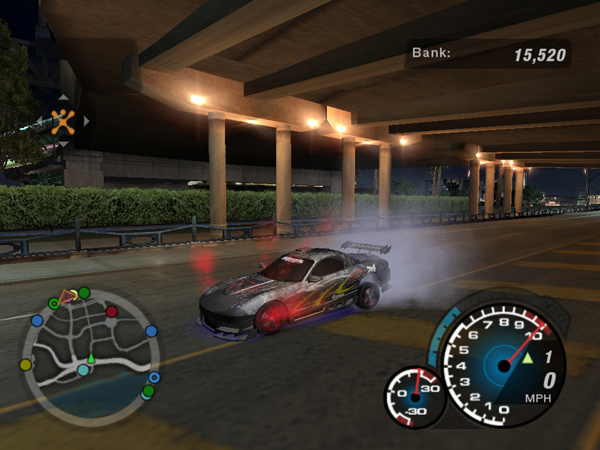This screenshot has width=600, height=450.
Task: Open the orange X-shaped figure icon
Action: click(x=62, y=122)
